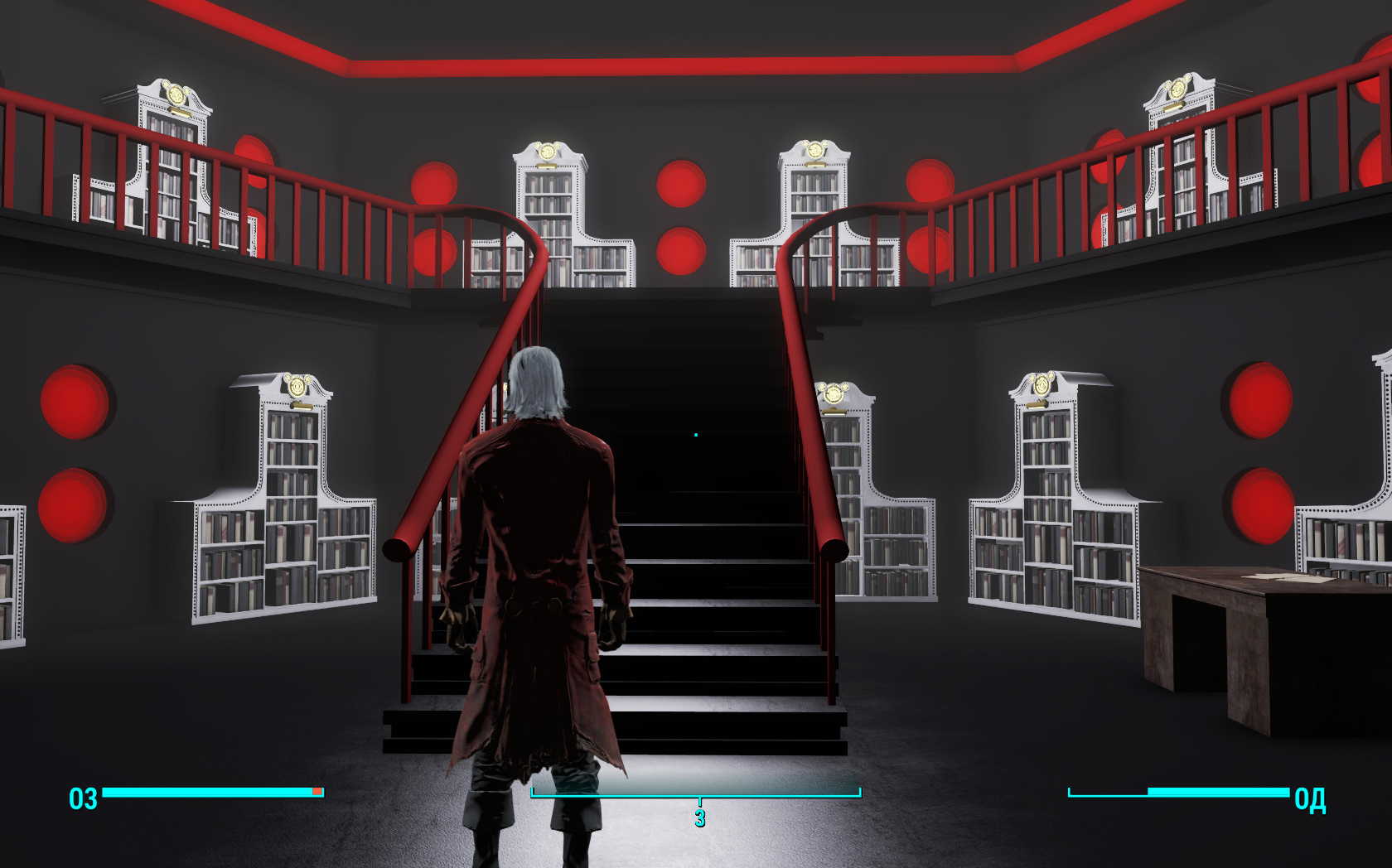Click the top red circle on the left wall
Screen dimensions: 1392x868
click(75, 402)
